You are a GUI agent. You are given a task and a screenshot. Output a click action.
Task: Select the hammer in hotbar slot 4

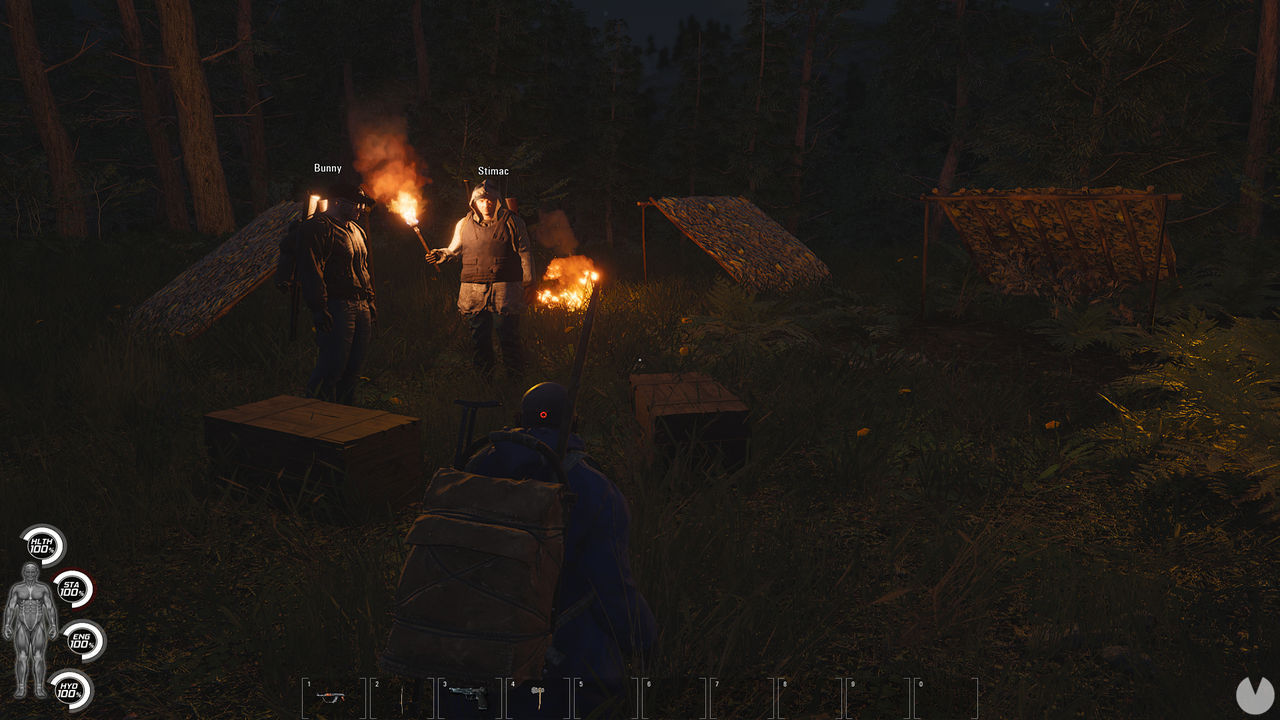click(x=536, y=698)
